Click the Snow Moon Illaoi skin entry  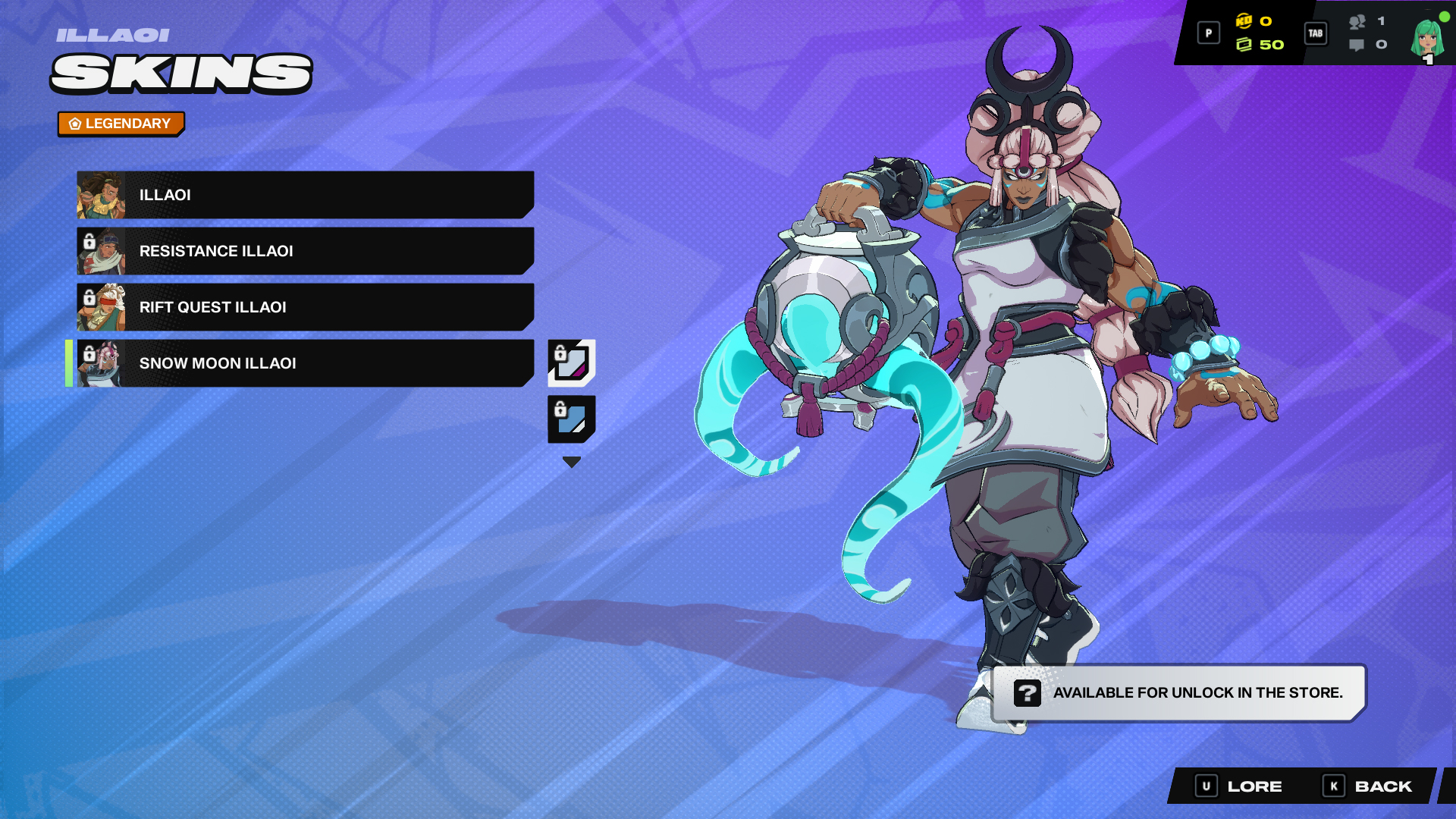[x=303, y=363]
